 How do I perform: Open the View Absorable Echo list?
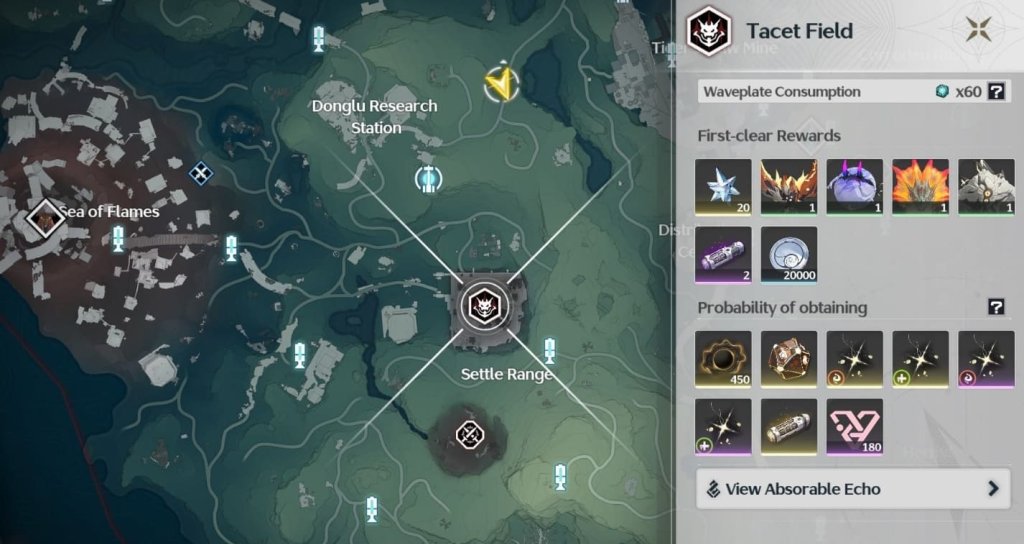pyautogui.click(x=849, y=489)
